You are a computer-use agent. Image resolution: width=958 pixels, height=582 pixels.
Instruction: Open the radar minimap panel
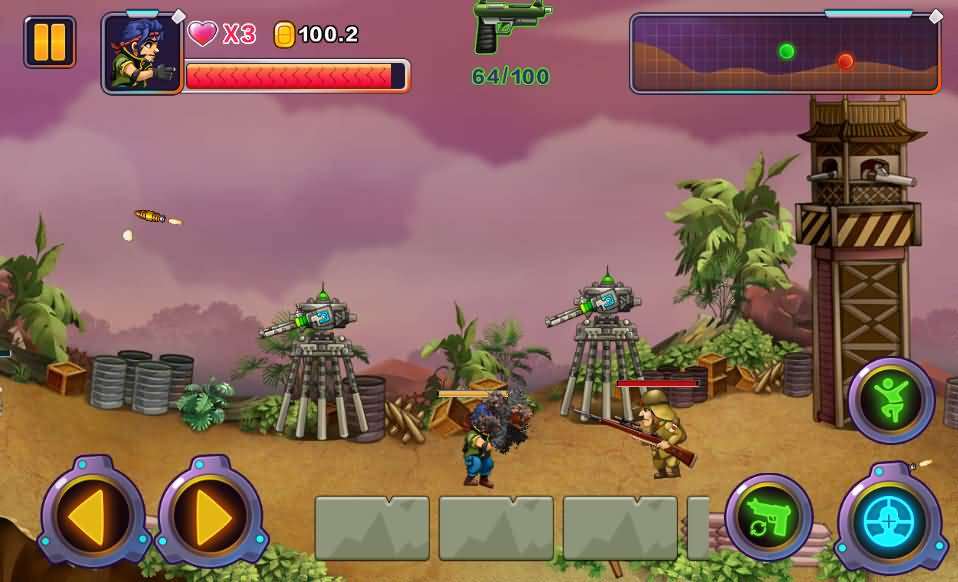(784, 54)
